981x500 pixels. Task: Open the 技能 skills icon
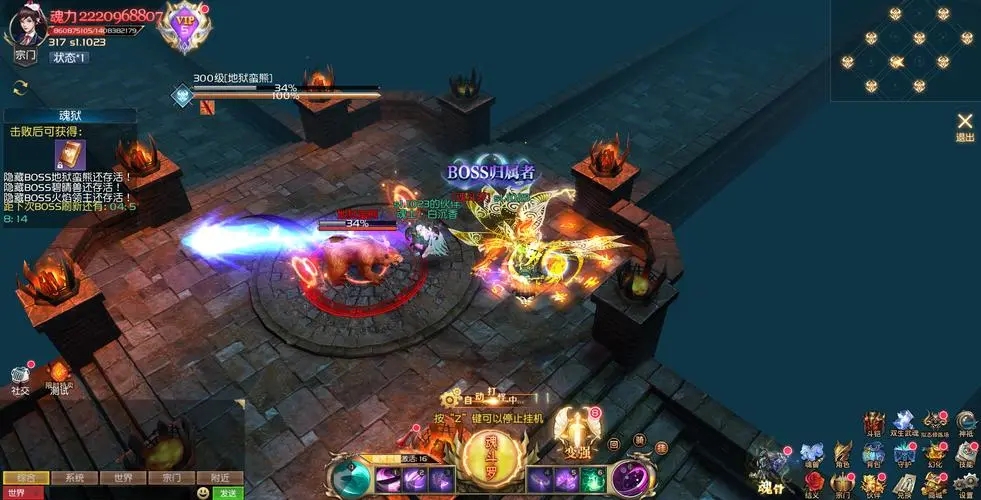click(x=965, y=454)
